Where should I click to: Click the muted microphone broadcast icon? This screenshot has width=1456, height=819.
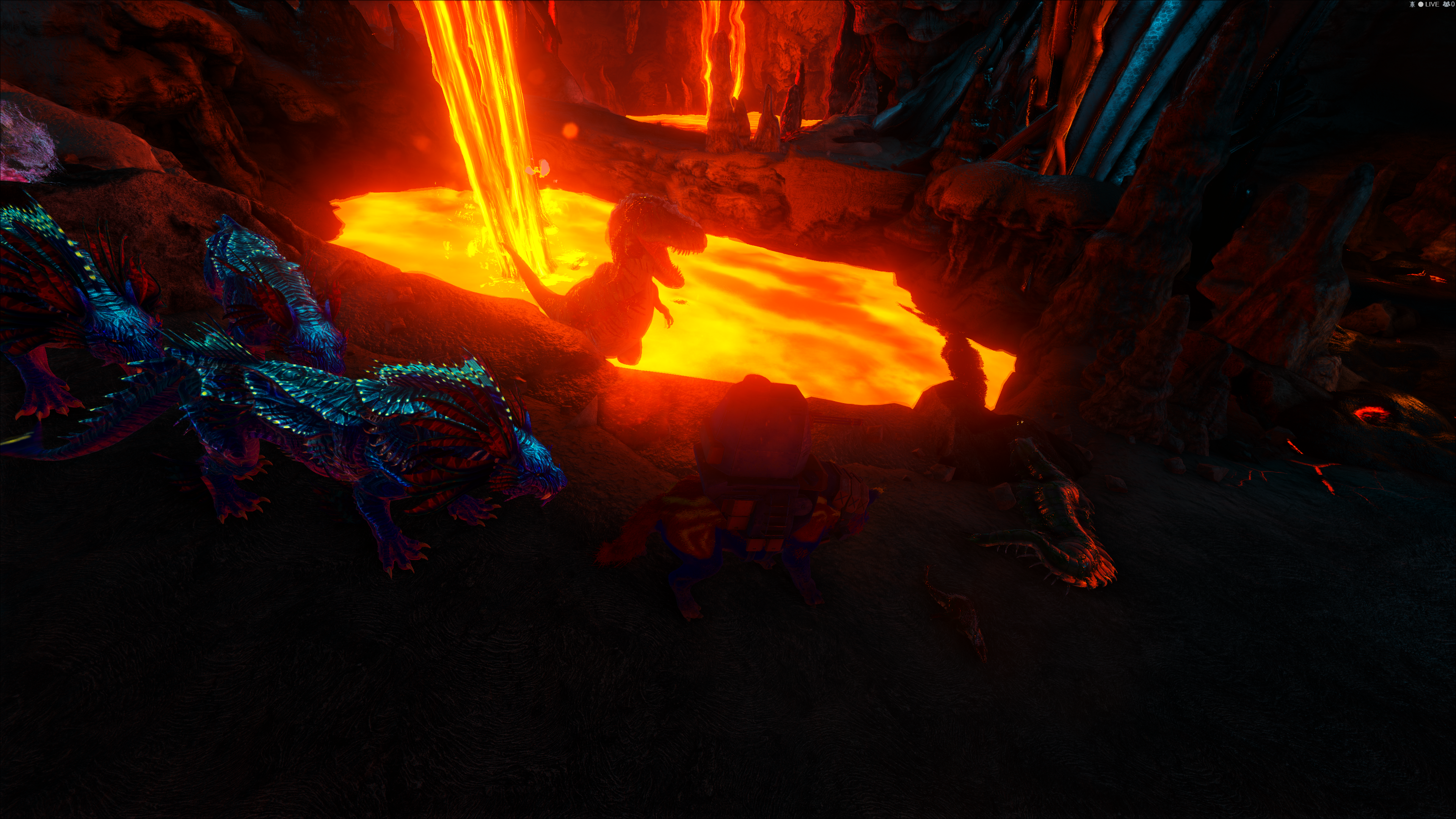coord(1412,5)
